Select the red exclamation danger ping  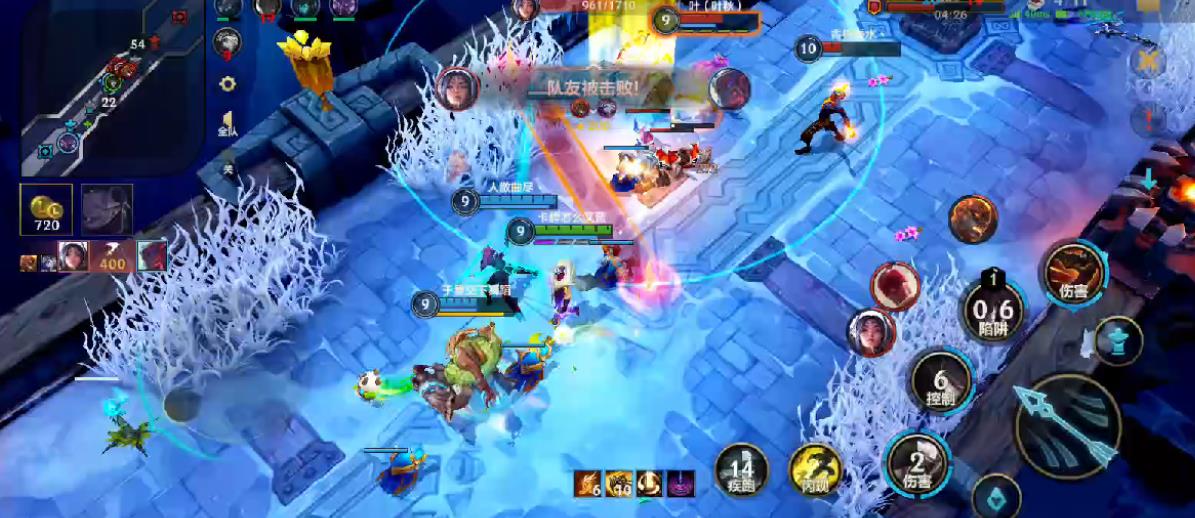[1147, 120]
